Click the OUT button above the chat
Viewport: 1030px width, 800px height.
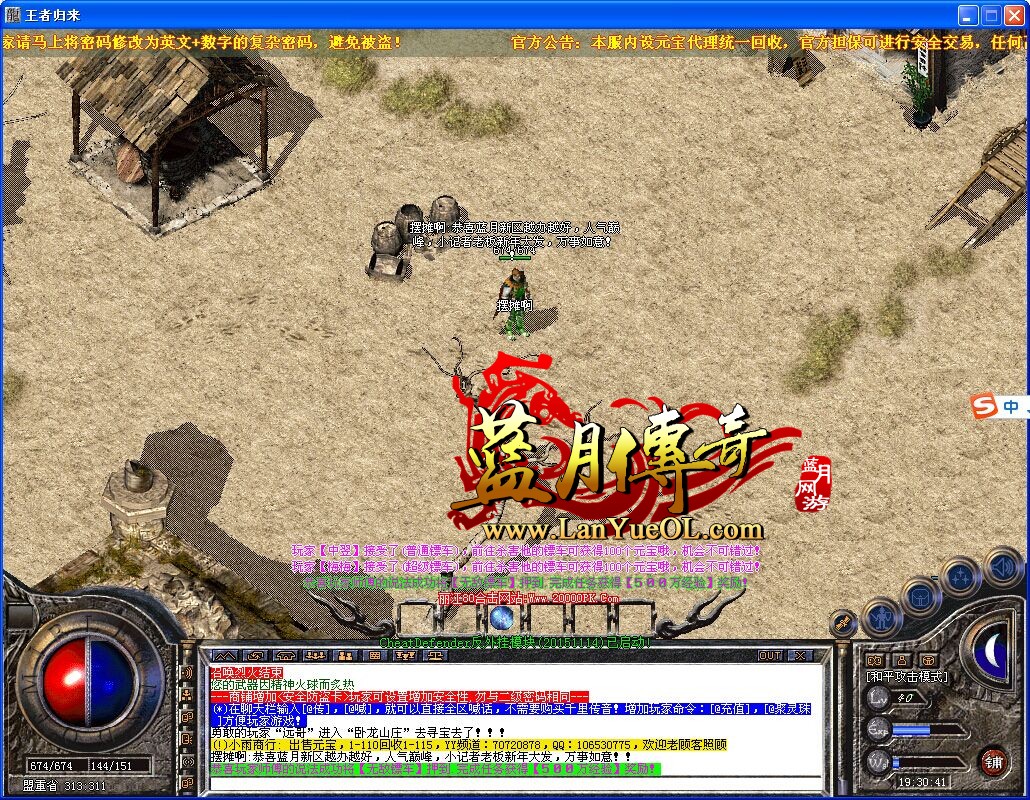769,656
